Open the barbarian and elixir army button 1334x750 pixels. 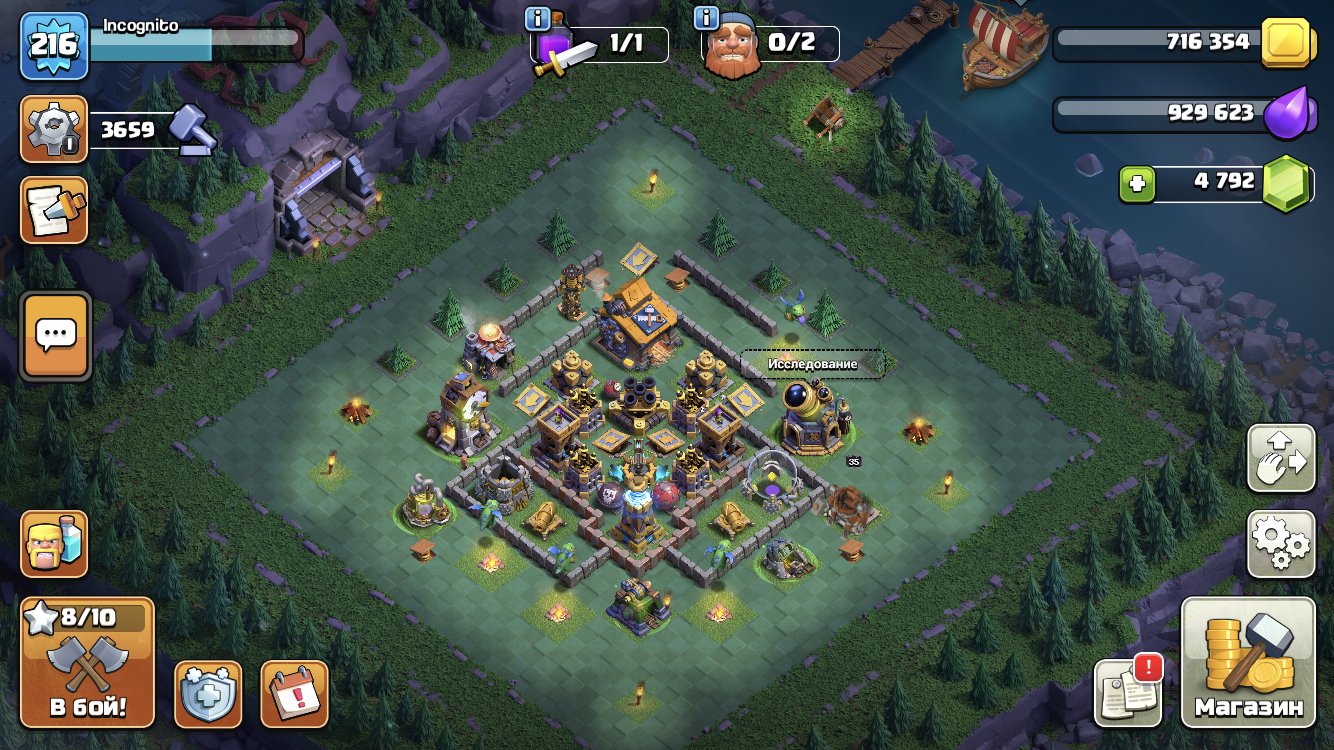click(x=54, y=543)
